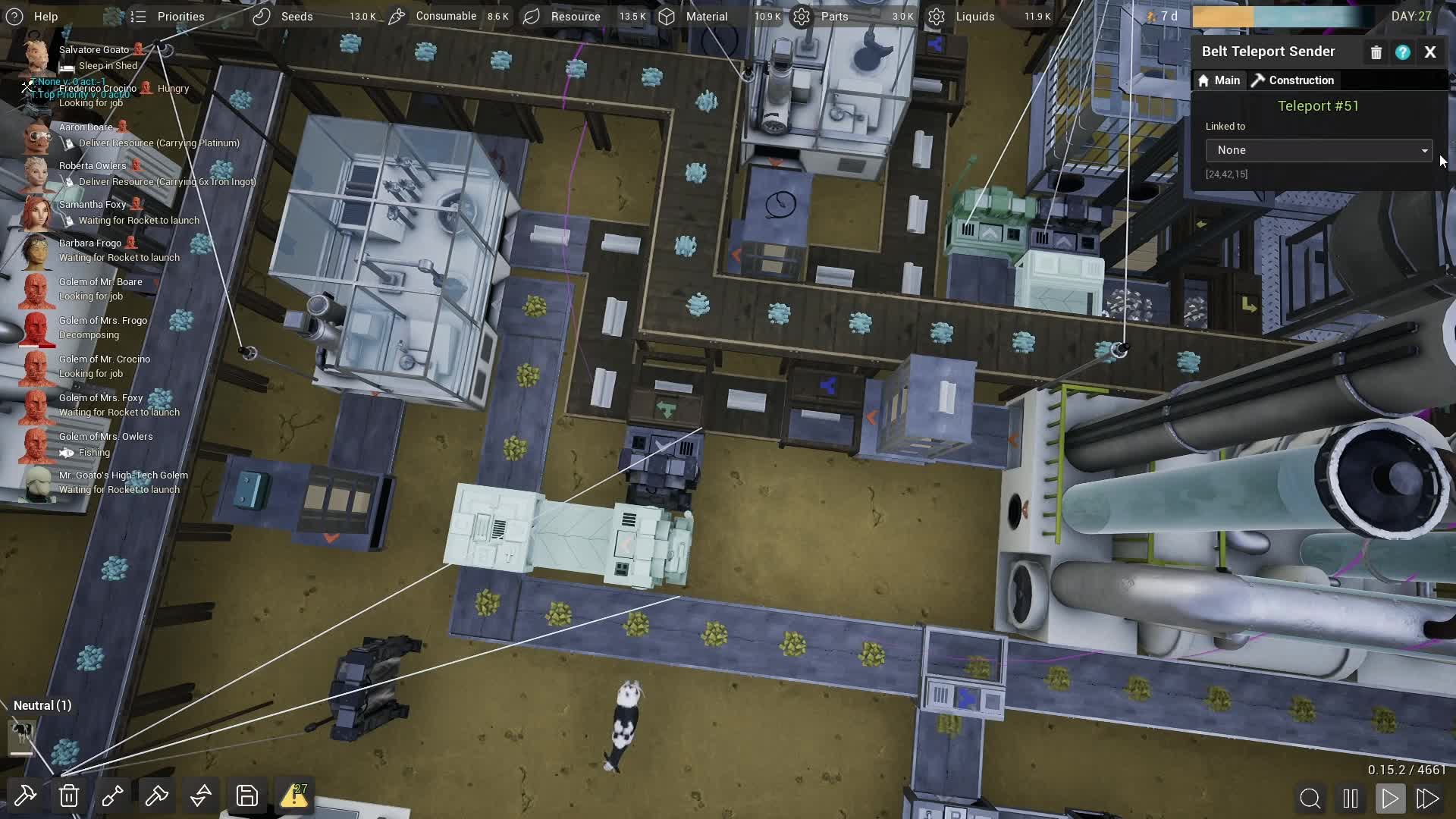Expand the Neutral (1) faction list

pos(42,705)
